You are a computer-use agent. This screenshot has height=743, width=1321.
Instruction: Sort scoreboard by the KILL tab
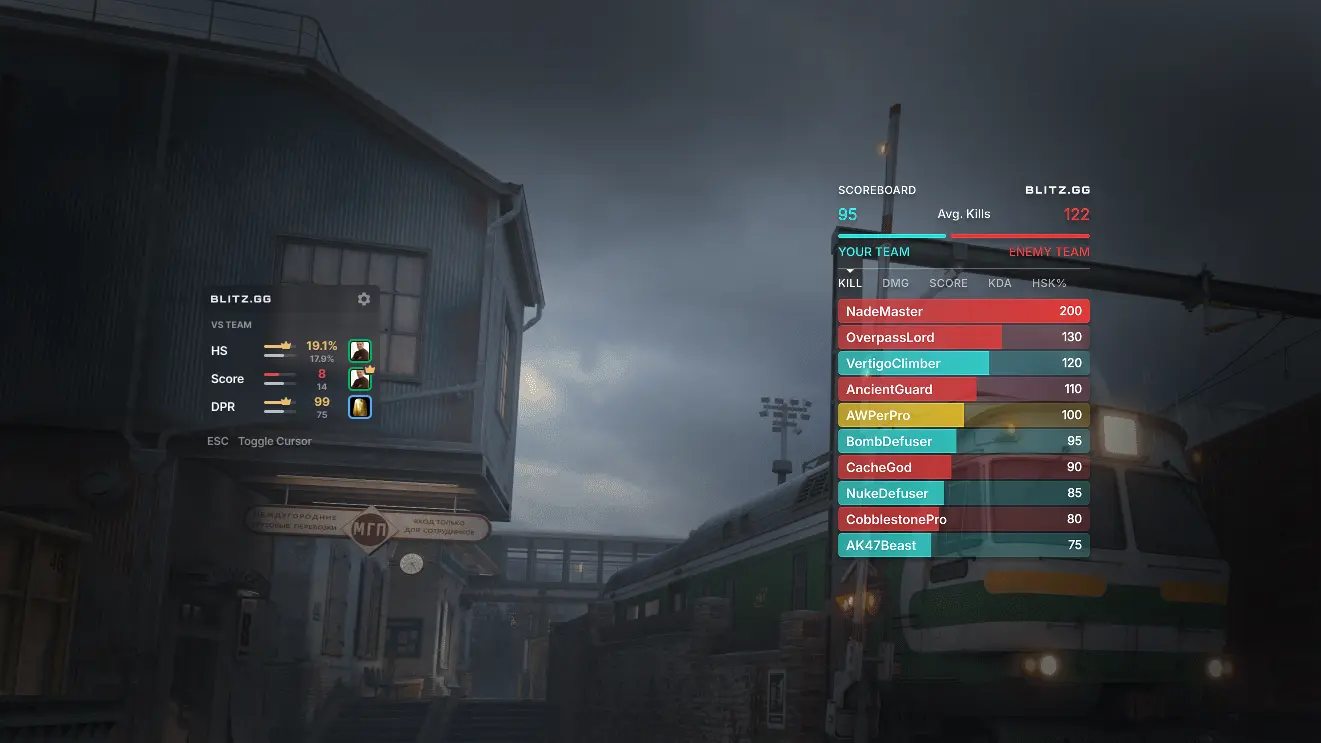click(850, 283)
